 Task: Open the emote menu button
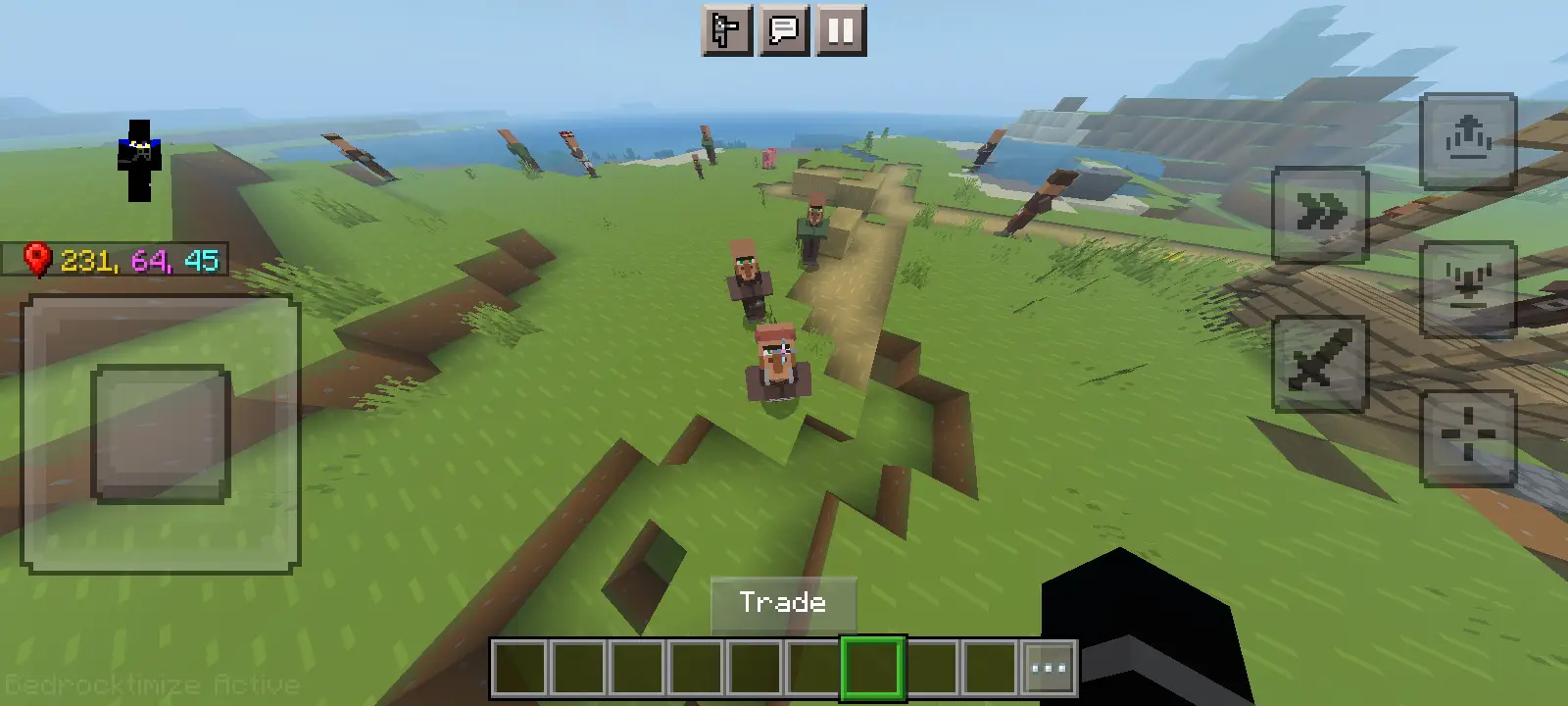[x=727, y=30]
